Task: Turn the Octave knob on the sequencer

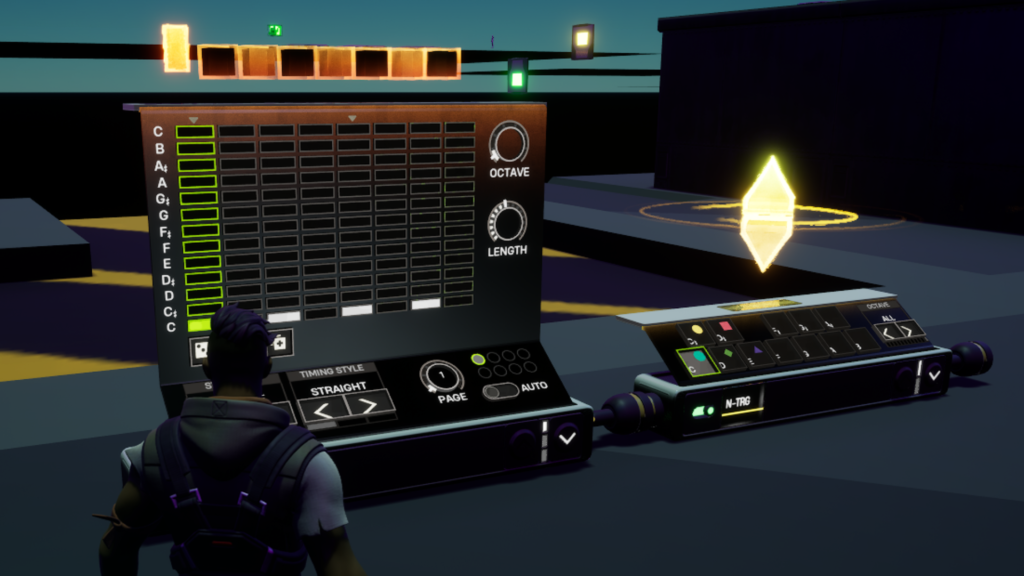Action: 508,143
